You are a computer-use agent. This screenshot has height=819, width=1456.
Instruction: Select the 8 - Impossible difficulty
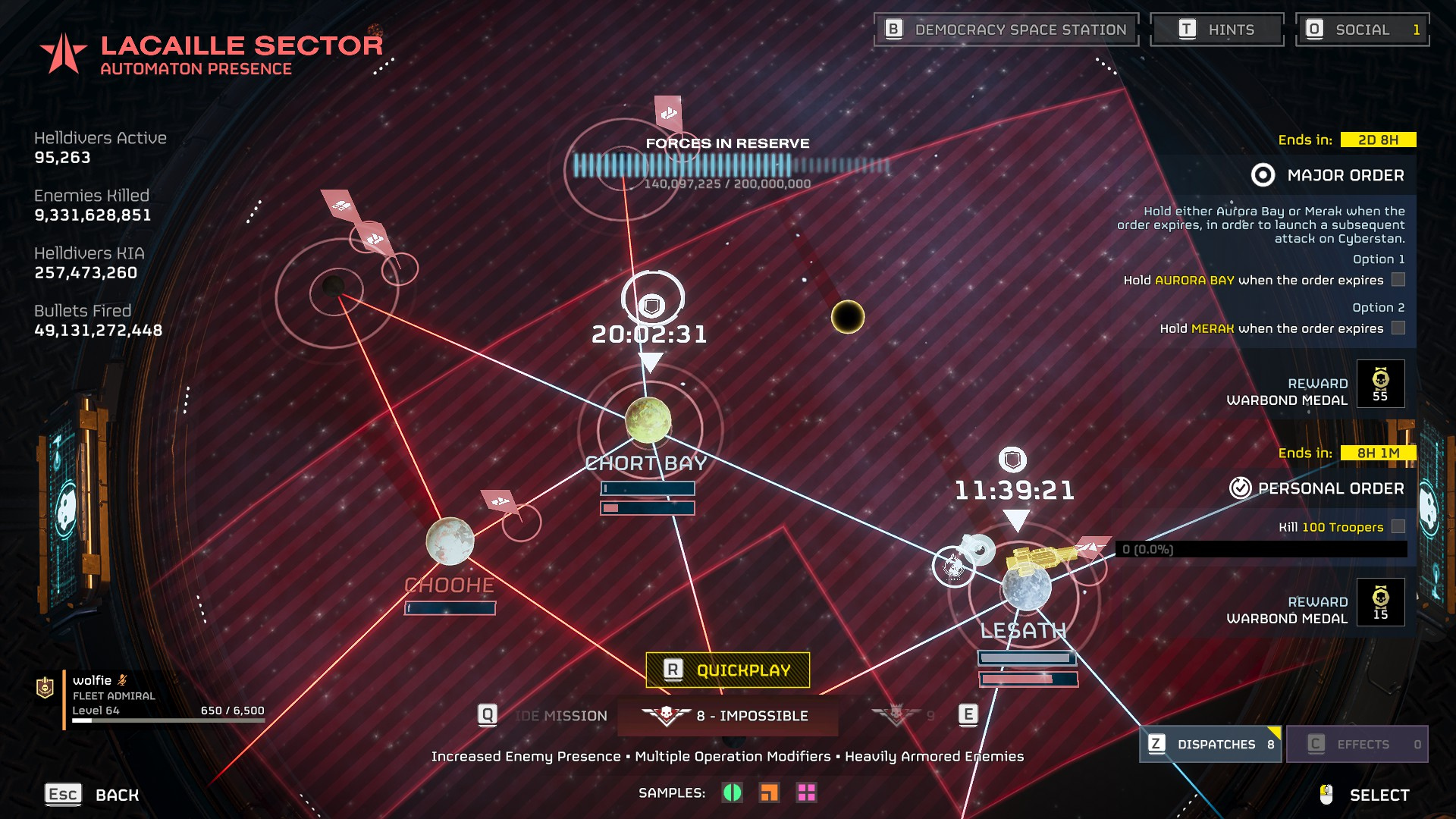[728, 716]
